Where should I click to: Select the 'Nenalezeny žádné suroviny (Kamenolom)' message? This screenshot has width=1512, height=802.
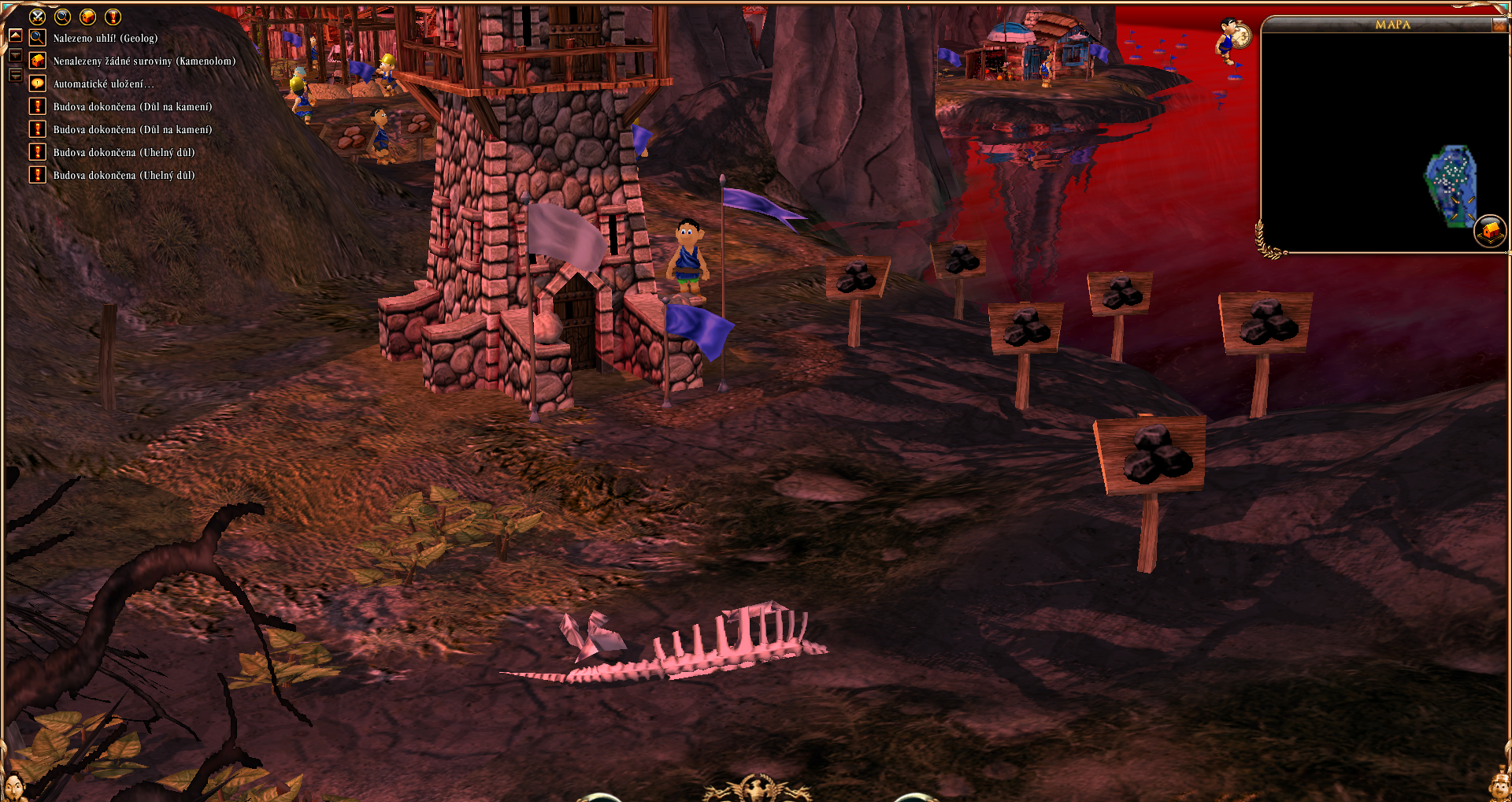click(x=144, y=61)
